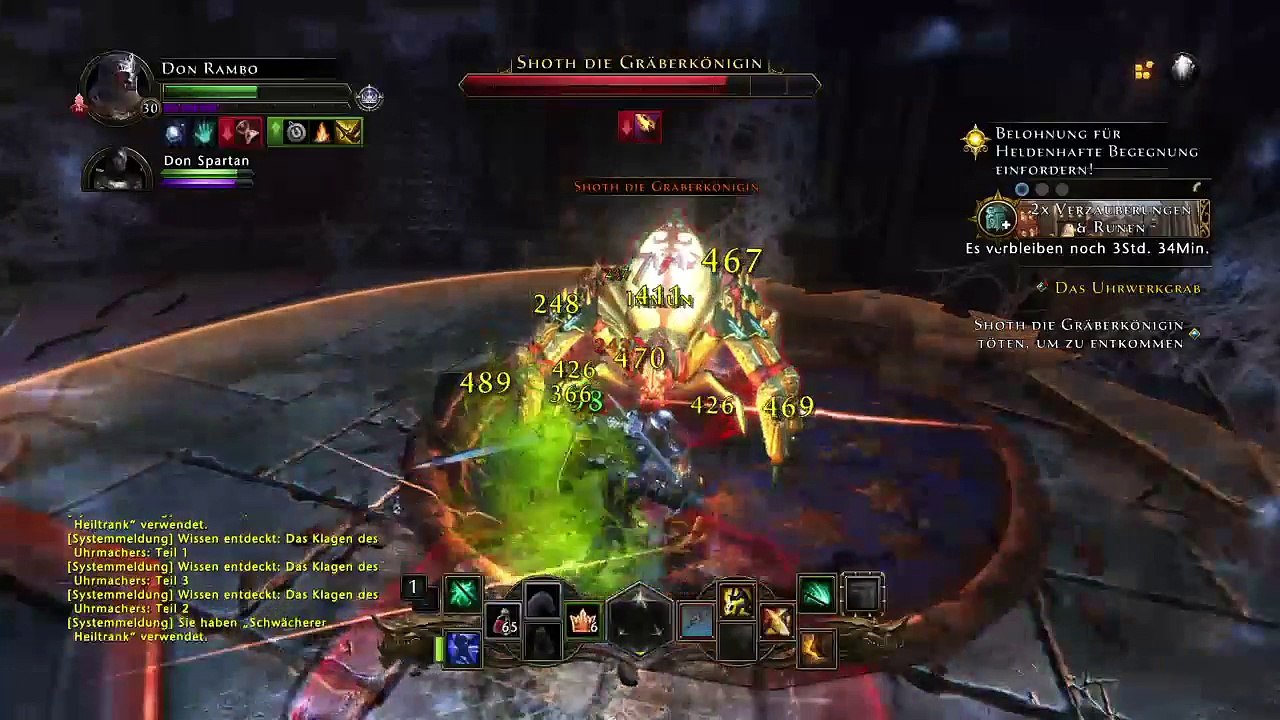1280x720 pixels.
Task: Open the 2x Verzauberungen & Runen event banner
Action: pos(1092,218)
